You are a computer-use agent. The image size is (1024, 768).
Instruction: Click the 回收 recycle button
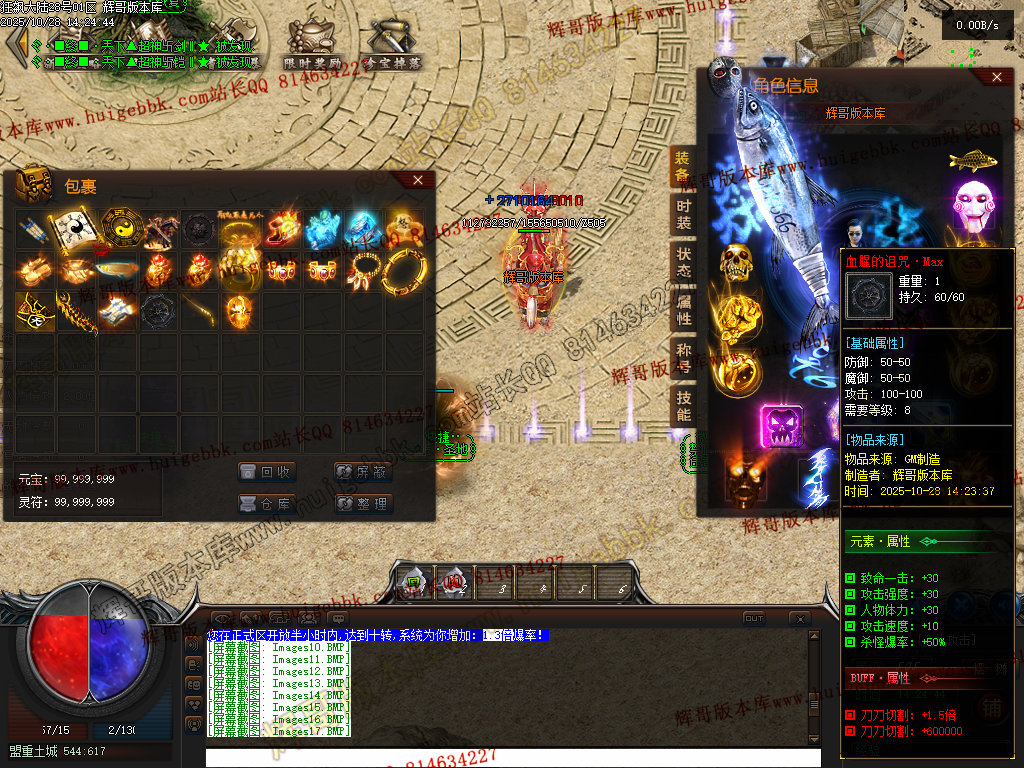[x=266, y=472]
